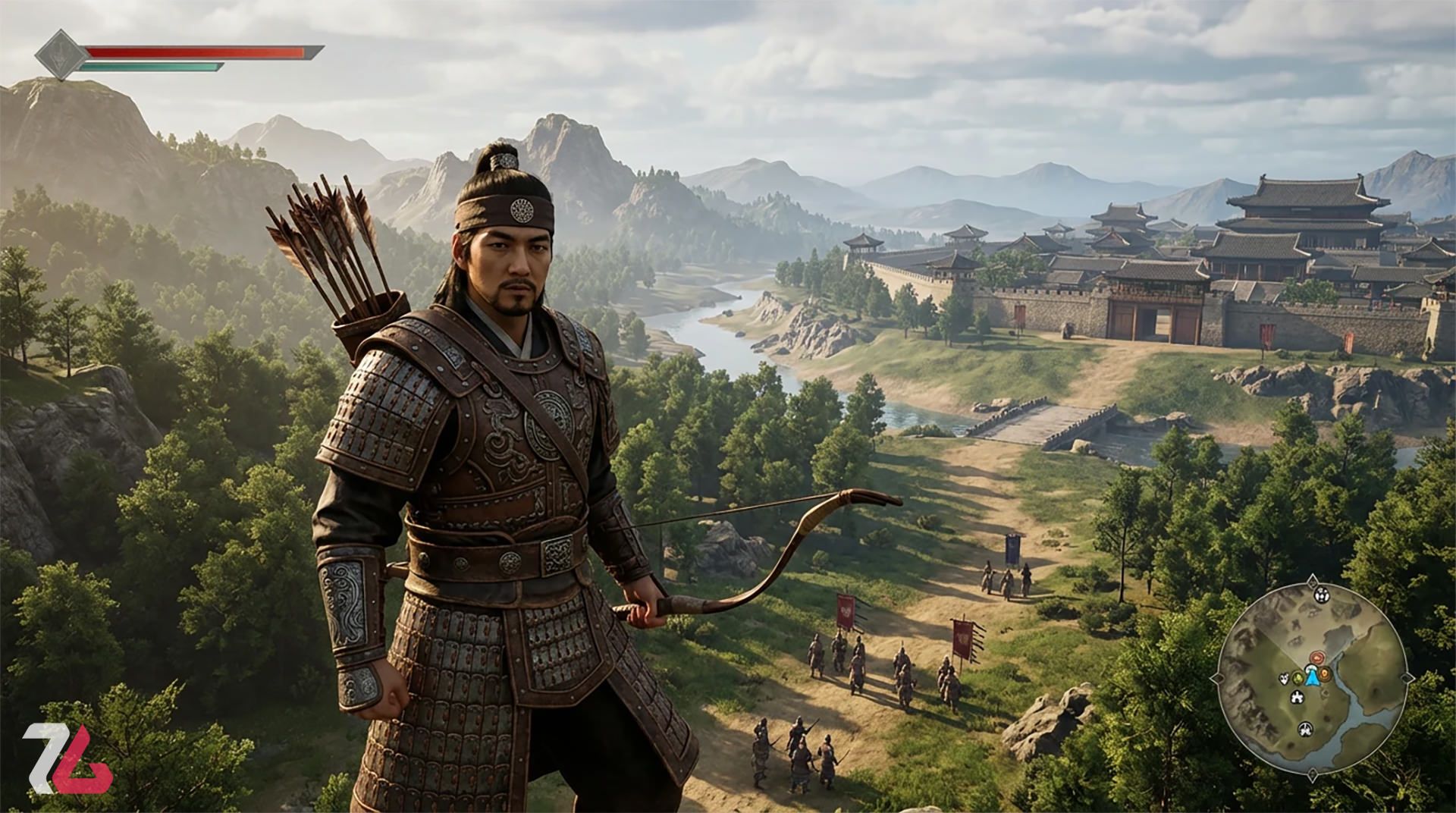The image size is (1456, 813).
Task: Select the blue player arrow on minimap
Action: 1312,677
